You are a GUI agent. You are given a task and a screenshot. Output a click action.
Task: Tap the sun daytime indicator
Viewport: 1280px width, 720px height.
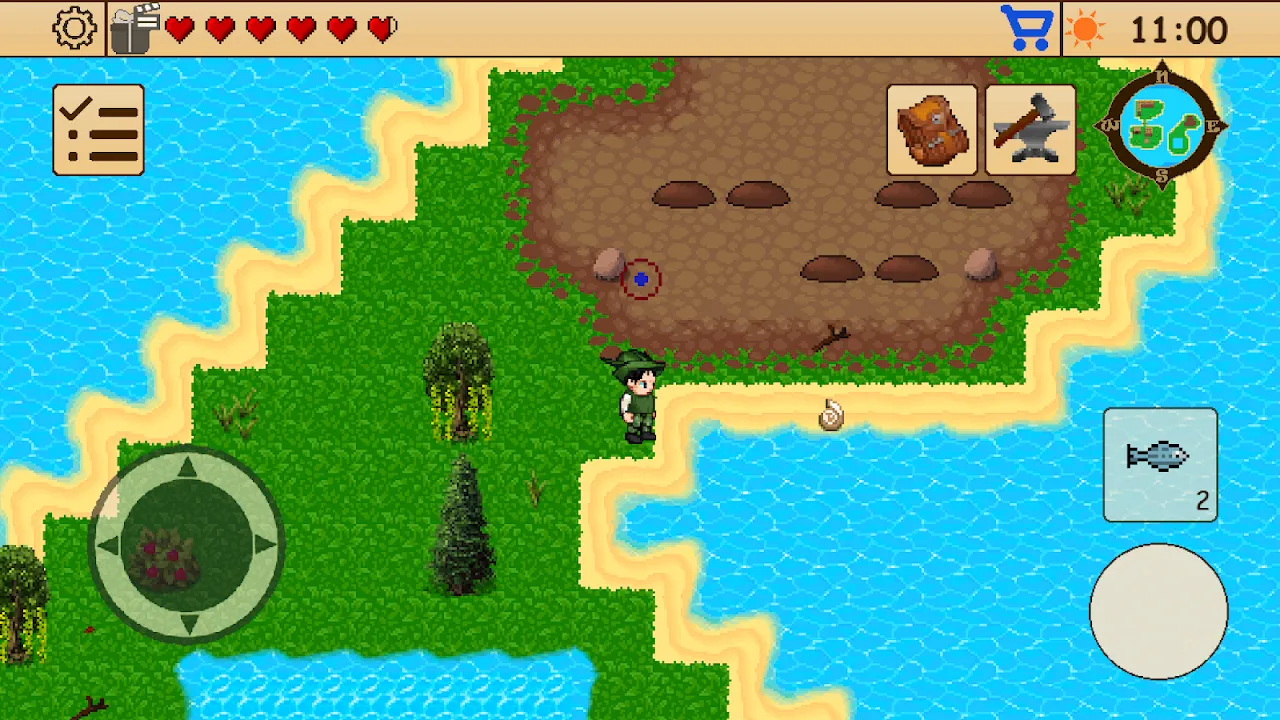pos(1086,28)
